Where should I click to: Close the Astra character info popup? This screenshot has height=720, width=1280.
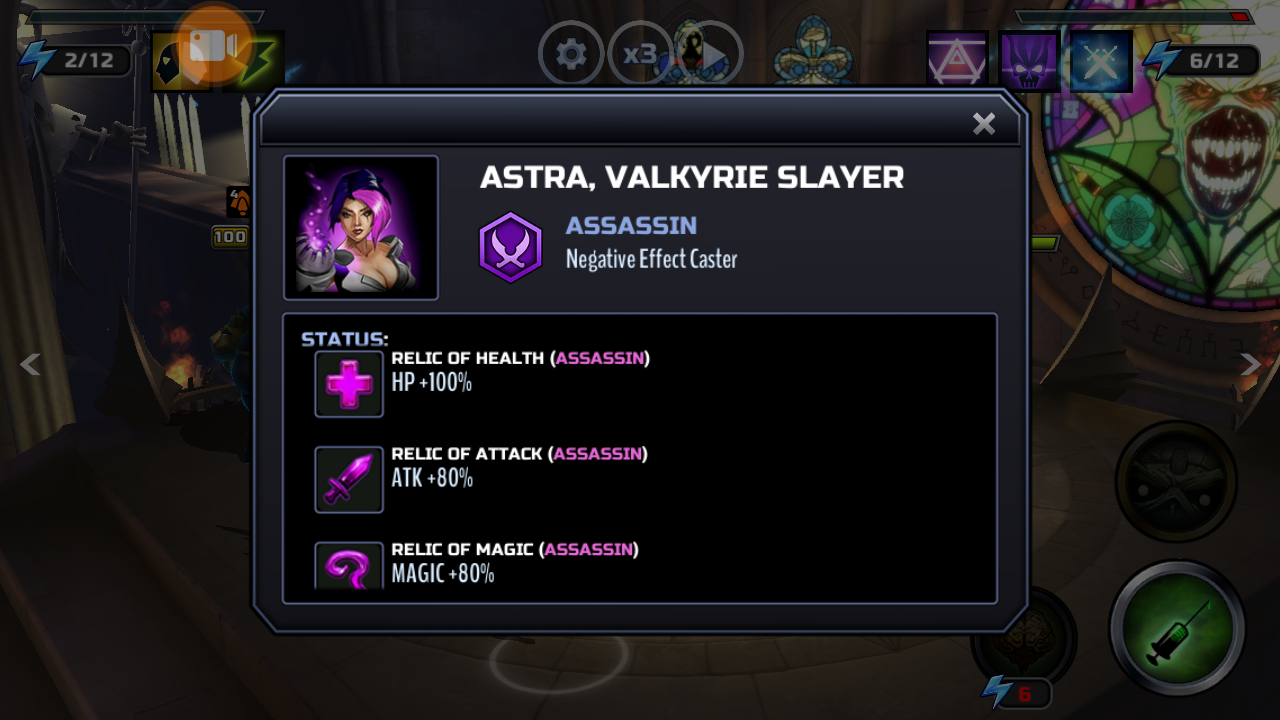(x=984, y=123)
